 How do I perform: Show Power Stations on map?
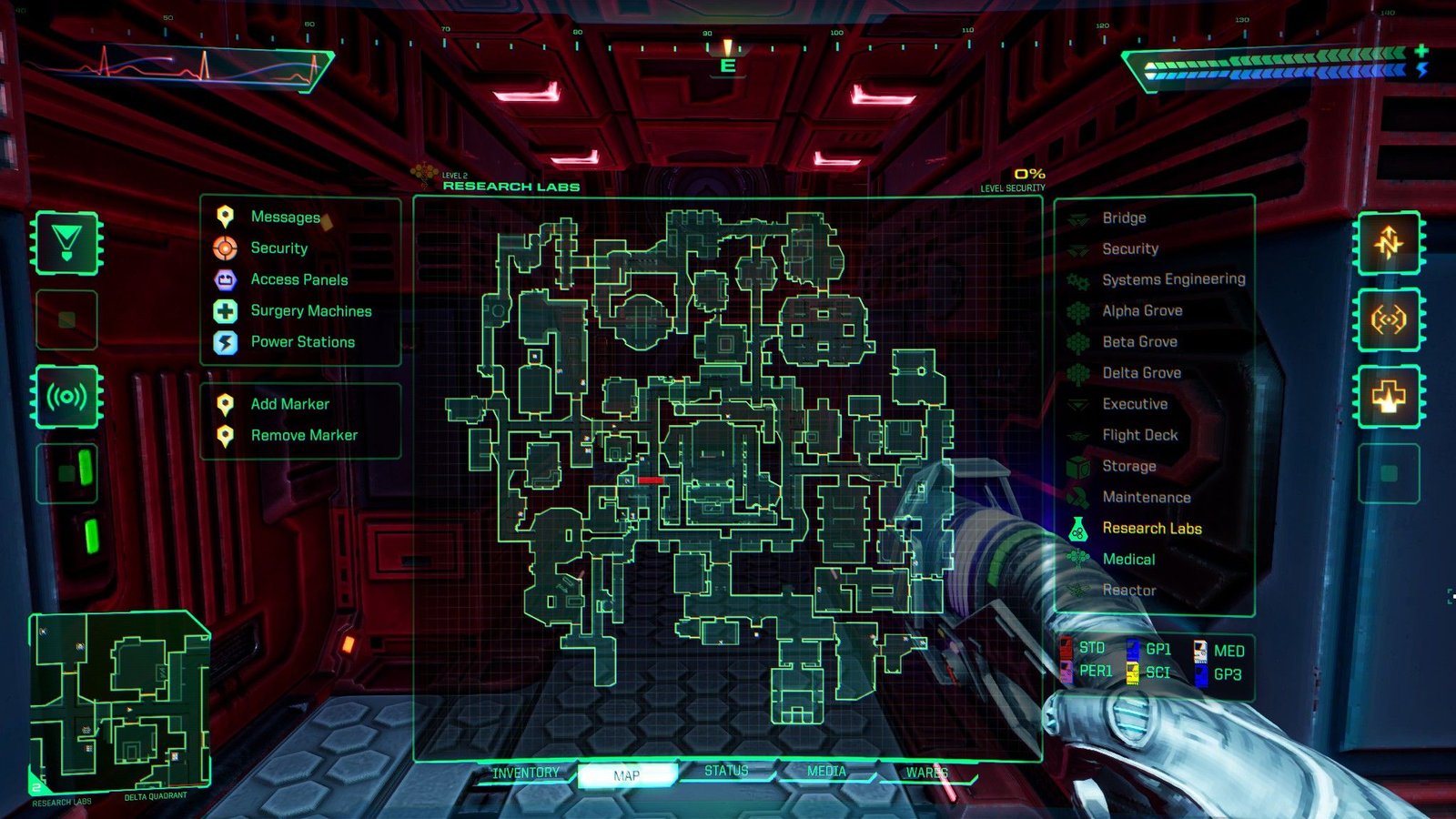pyautogui.click(x=302, y=342)
